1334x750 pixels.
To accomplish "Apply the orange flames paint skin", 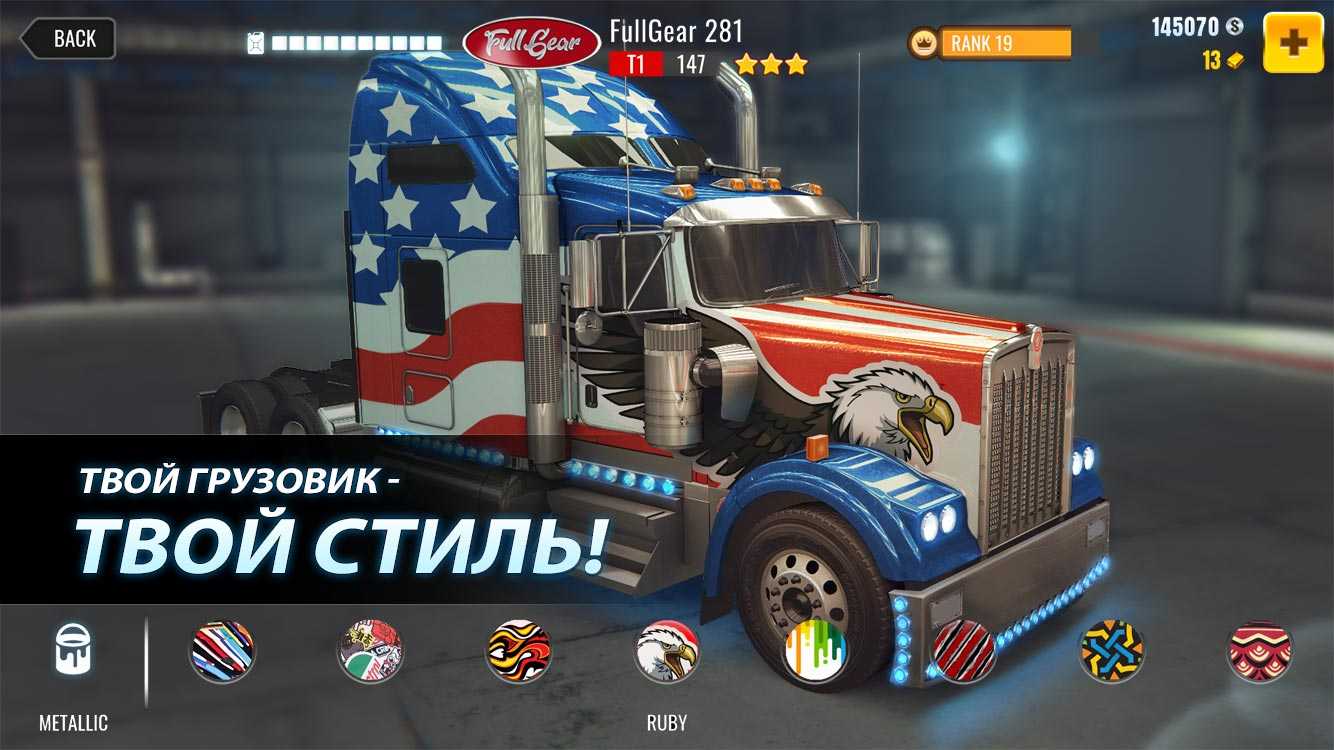I will (x=518, y=652).
